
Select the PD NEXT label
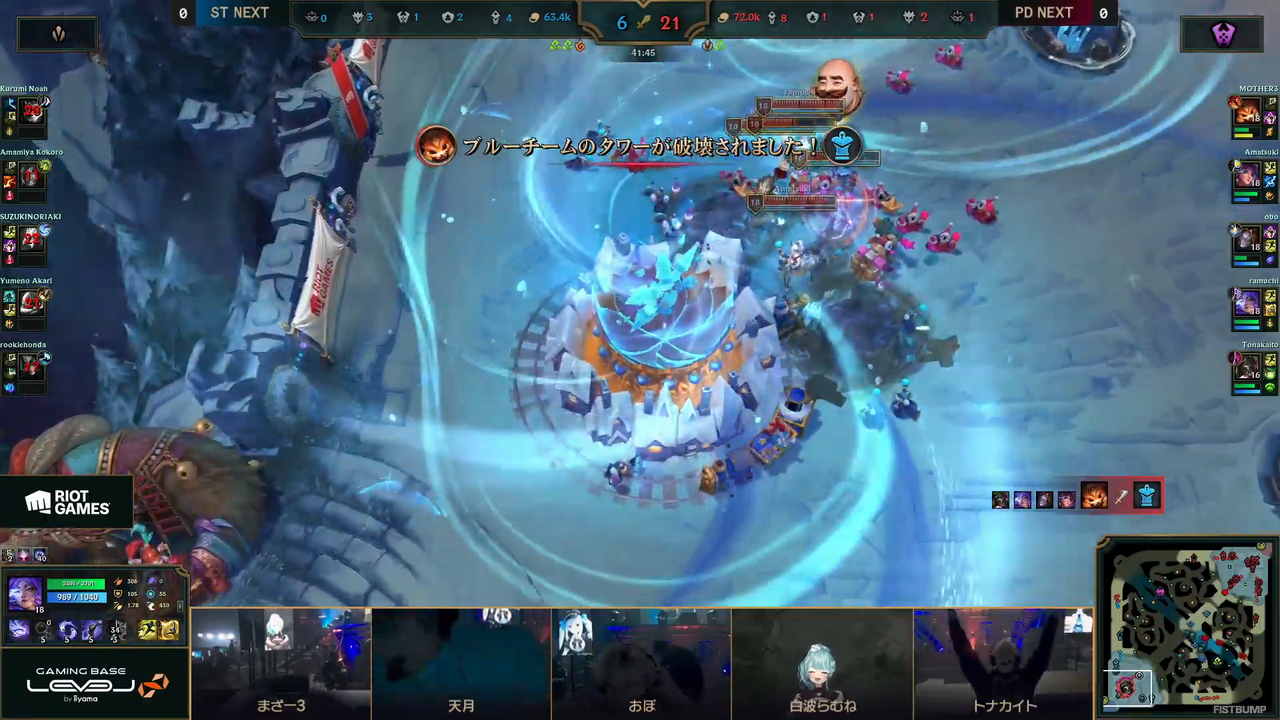click(1044, 13)
